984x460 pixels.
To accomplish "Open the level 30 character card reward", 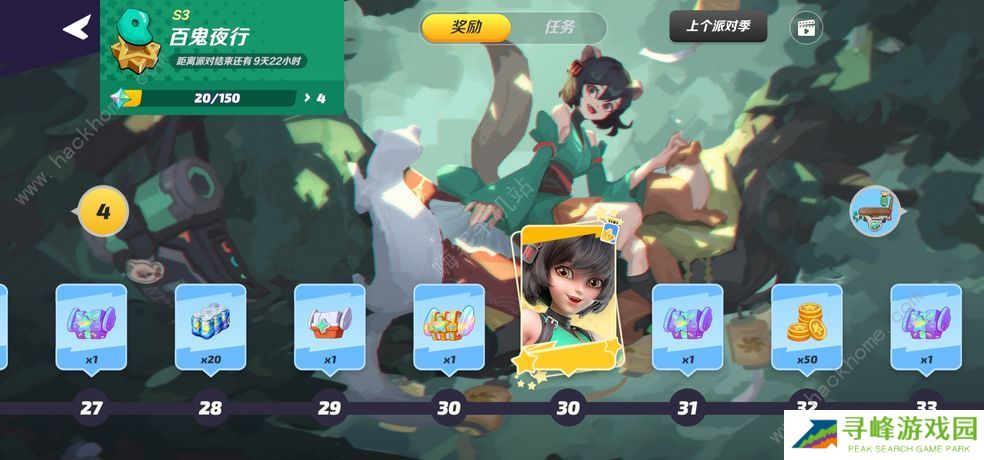I will (567, 300).
